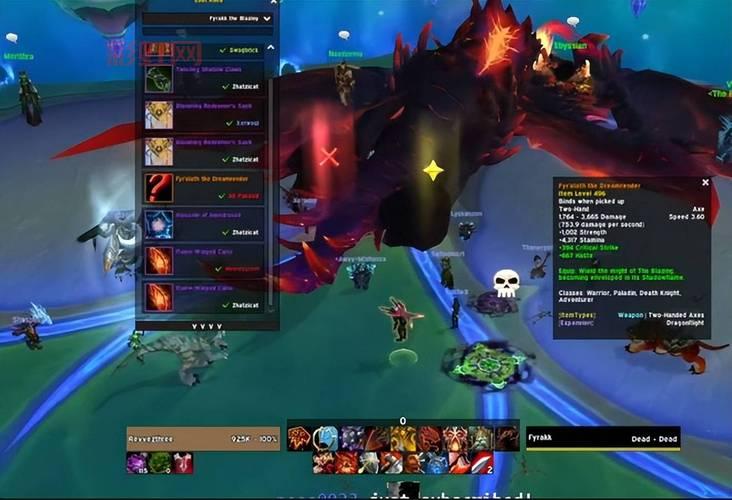This screenshot has width=732, height=500.
Task: Expand loot list with bottom arrows
Action: [x=207, y=325]
